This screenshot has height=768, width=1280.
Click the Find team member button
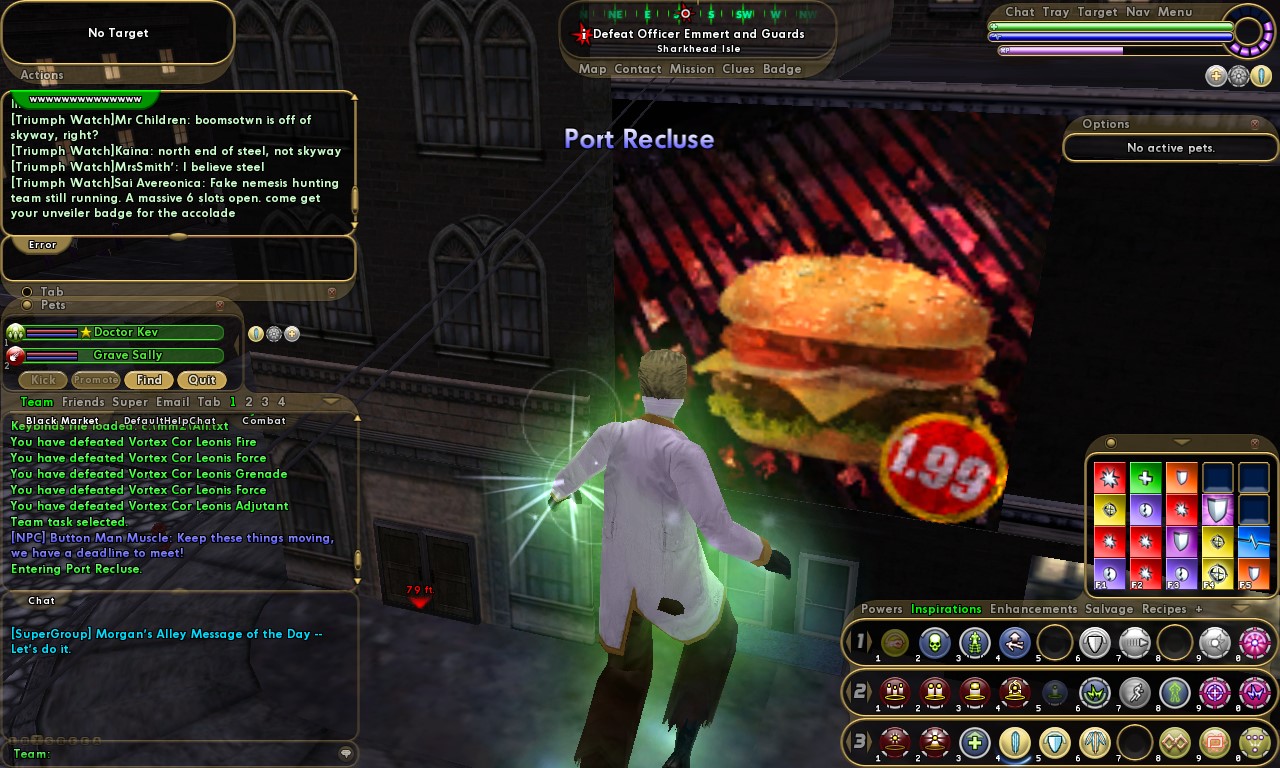149,380
